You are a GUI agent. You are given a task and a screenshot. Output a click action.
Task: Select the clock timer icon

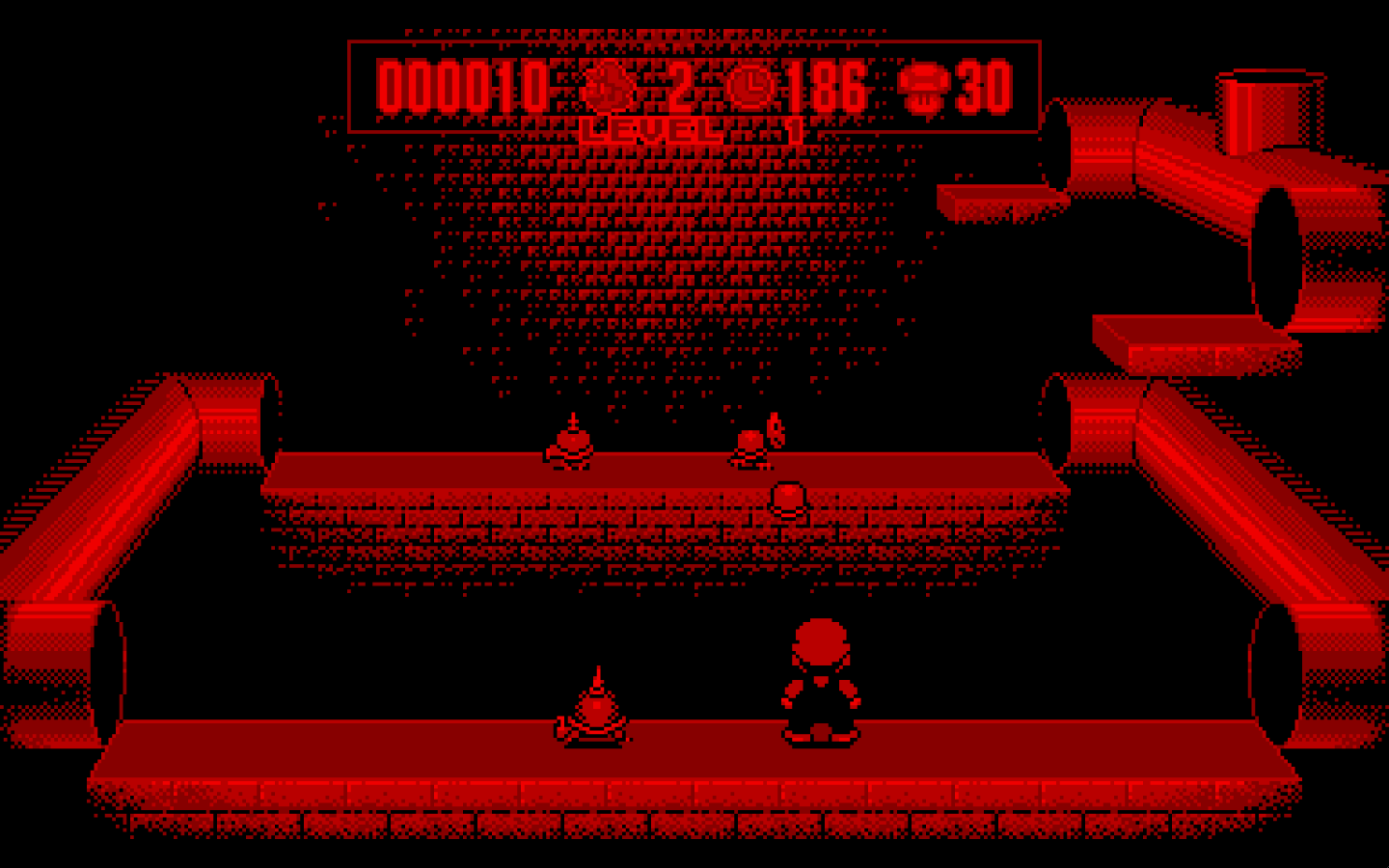point(749,88)
